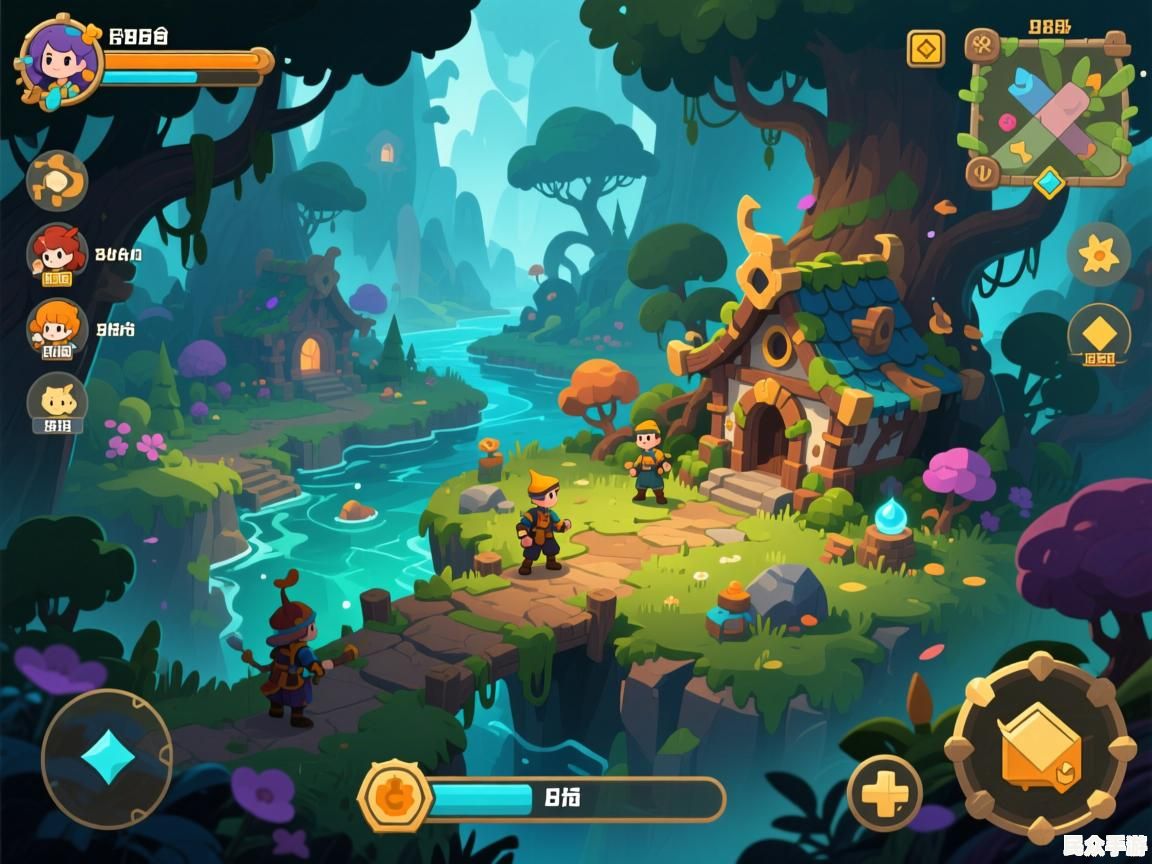Tap the cyan gem at the minimap's bottom edge
1152x864 pixels.
pyautogui.click(x=1049, y=182)
